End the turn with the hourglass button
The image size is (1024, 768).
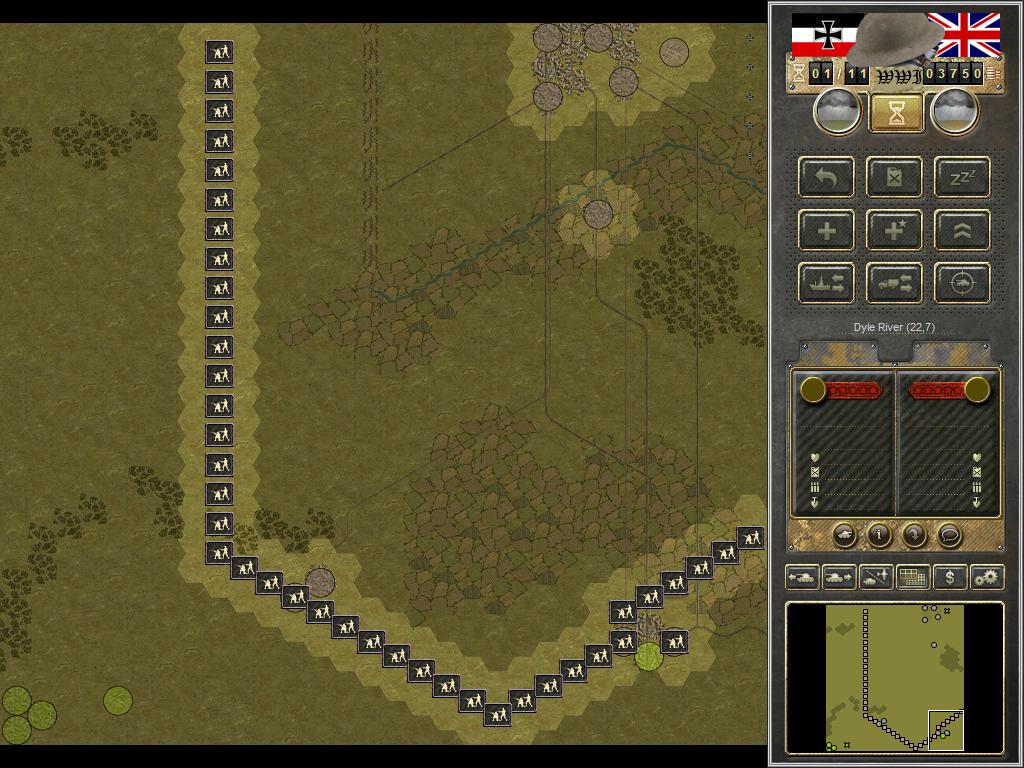coord(896,113)
